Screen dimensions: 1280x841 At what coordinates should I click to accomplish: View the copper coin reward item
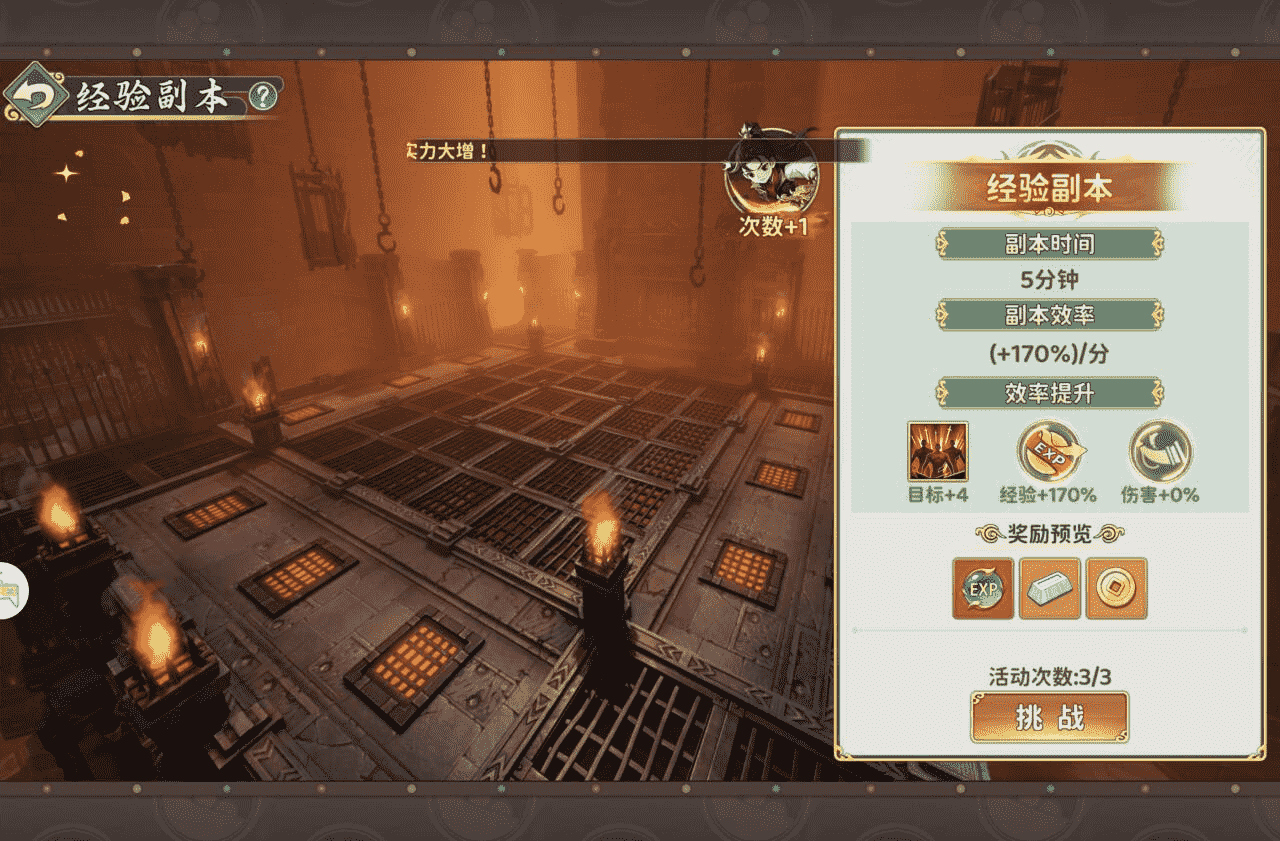tap(1116, 588)
